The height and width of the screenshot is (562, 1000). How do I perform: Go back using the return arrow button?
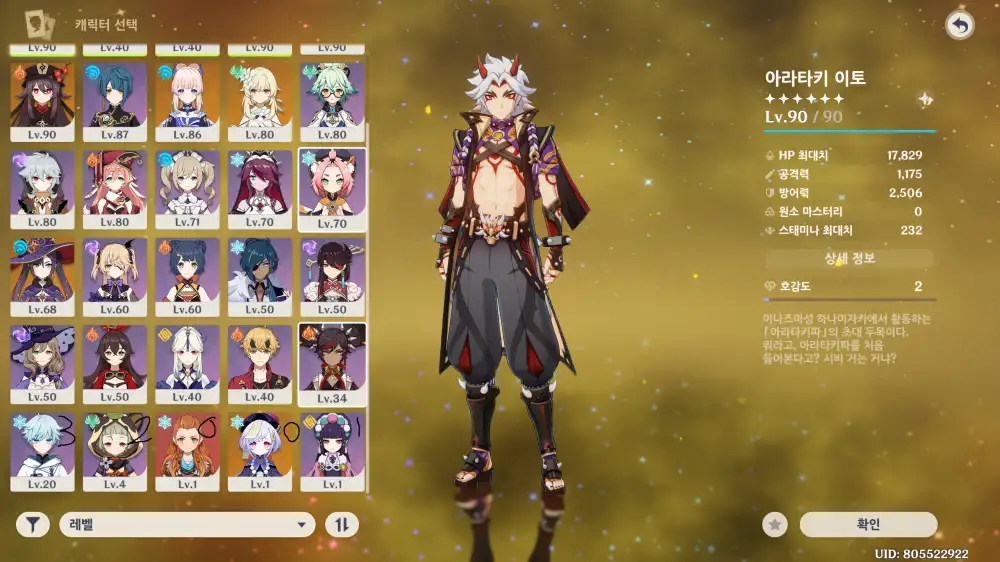point(959,26)
